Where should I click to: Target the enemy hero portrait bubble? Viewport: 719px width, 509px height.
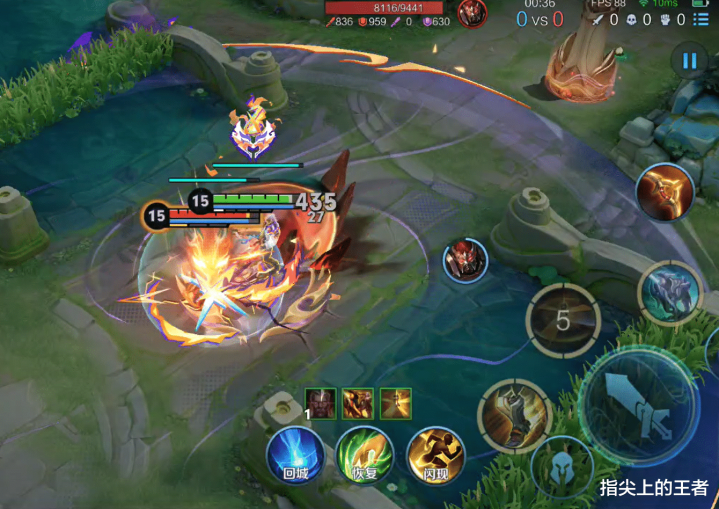pyautogui.click(x=465, y=260)
